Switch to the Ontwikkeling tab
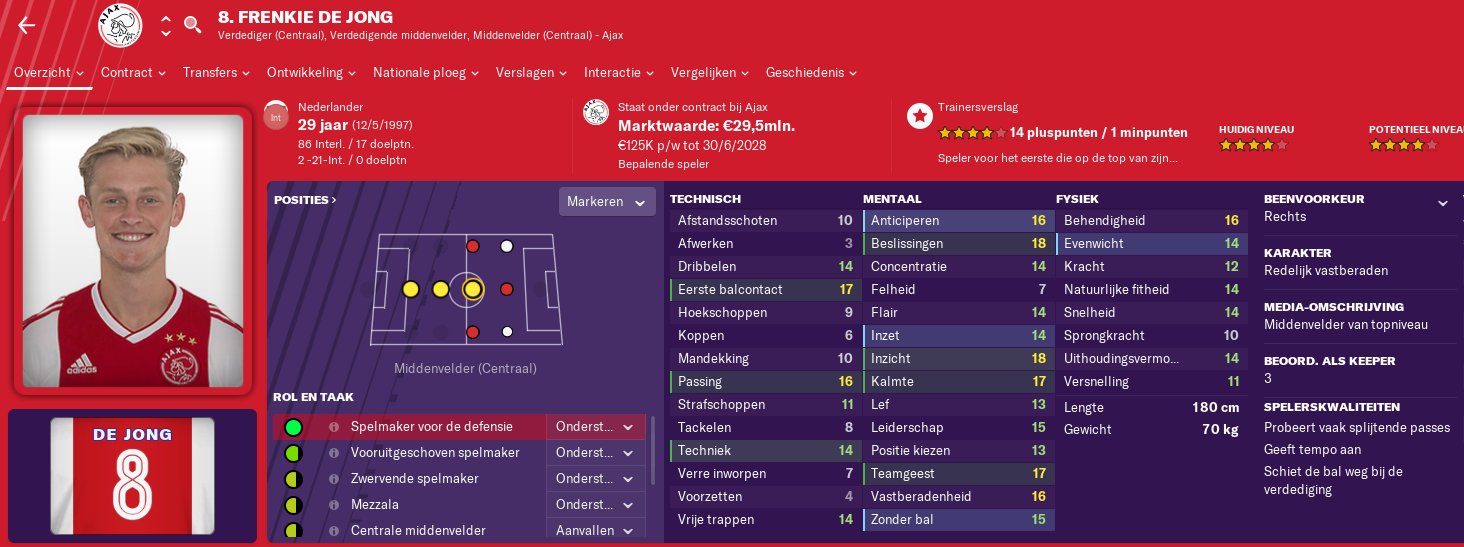 pos(311,73)
